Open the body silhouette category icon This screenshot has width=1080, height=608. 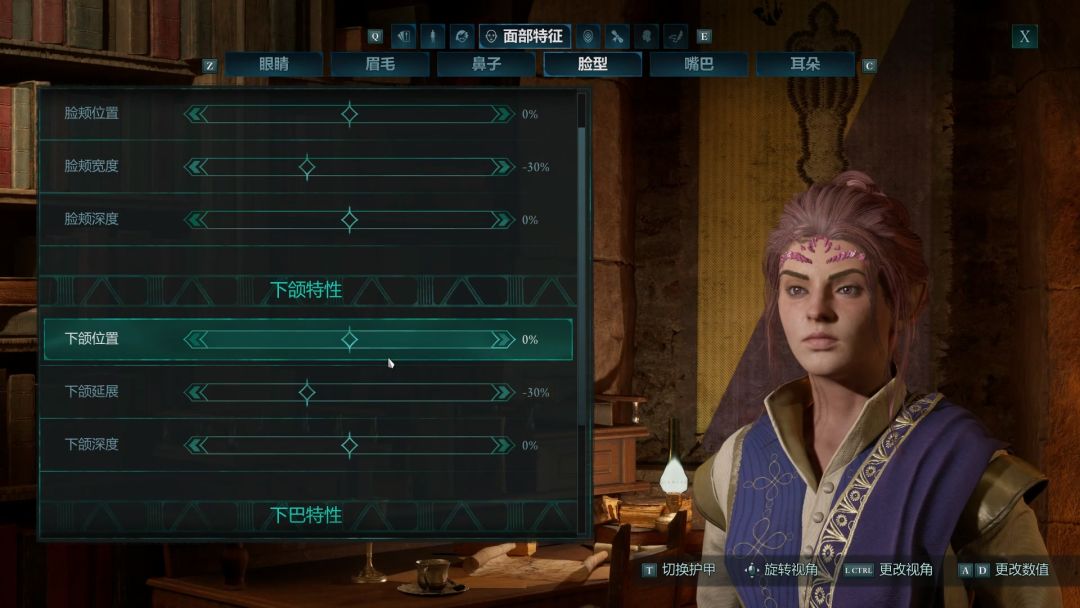433,37
